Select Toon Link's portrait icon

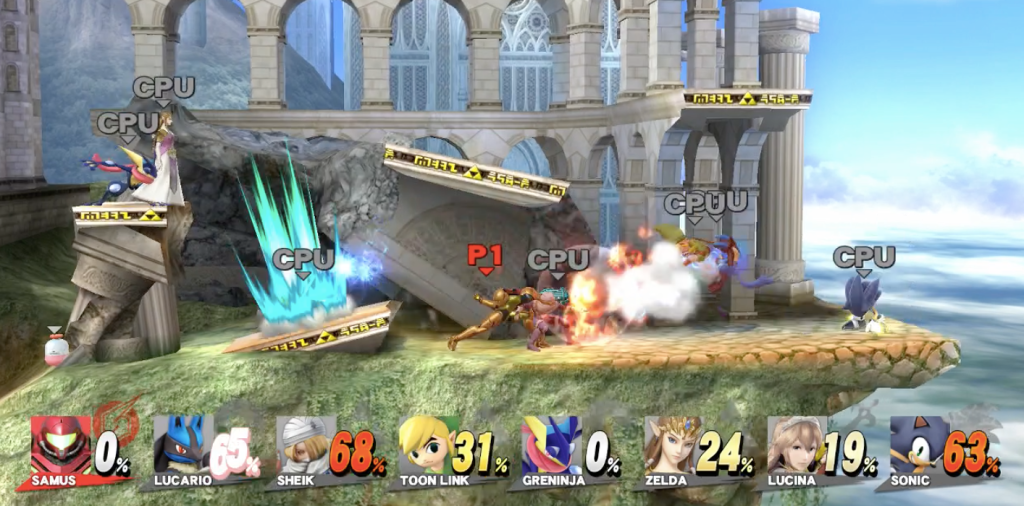[x=428, y=446]
